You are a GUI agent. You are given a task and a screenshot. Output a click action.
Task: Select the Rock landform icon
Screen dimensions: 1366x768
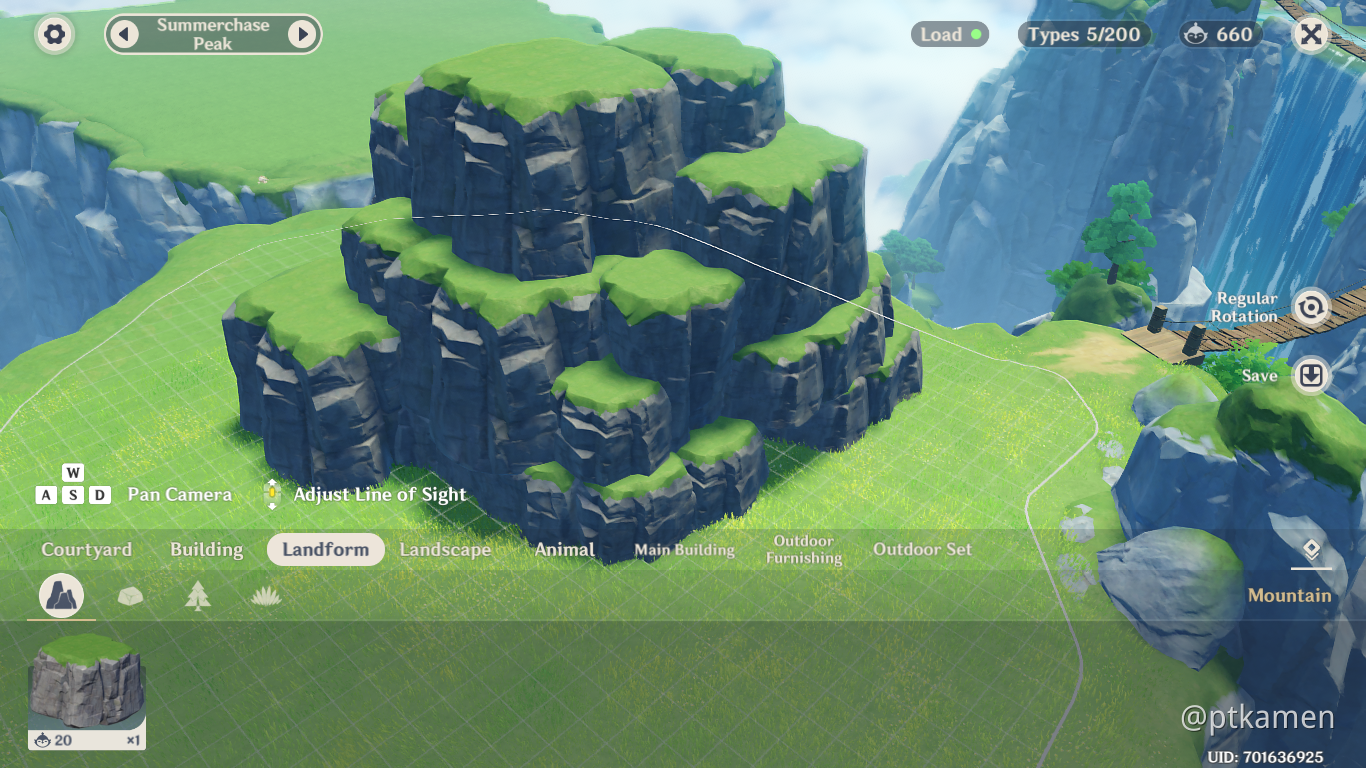[x=129, y=595]
